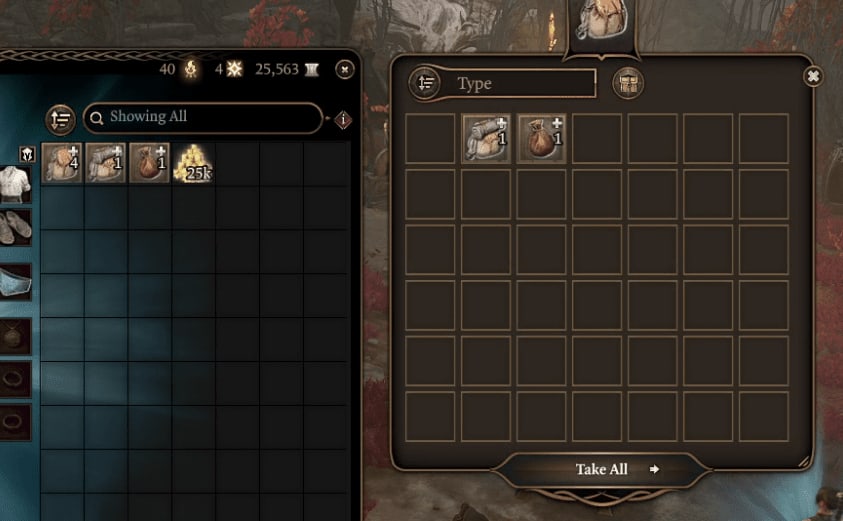Pick the backpack inside the container window

click(487, 138)
